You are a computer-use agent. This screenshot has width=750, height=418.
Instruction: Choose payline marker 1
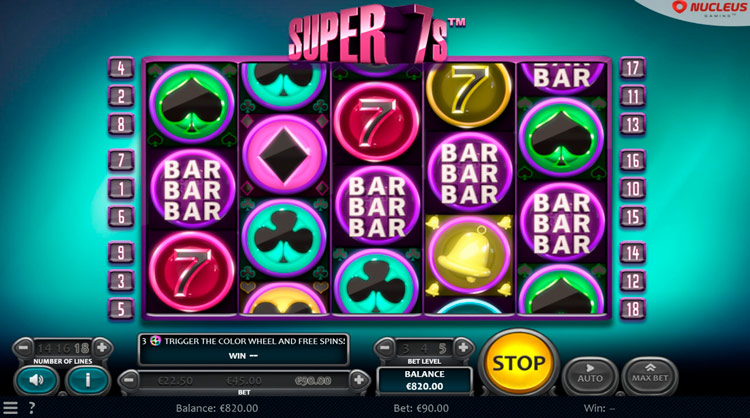click(x=121, y=189)
